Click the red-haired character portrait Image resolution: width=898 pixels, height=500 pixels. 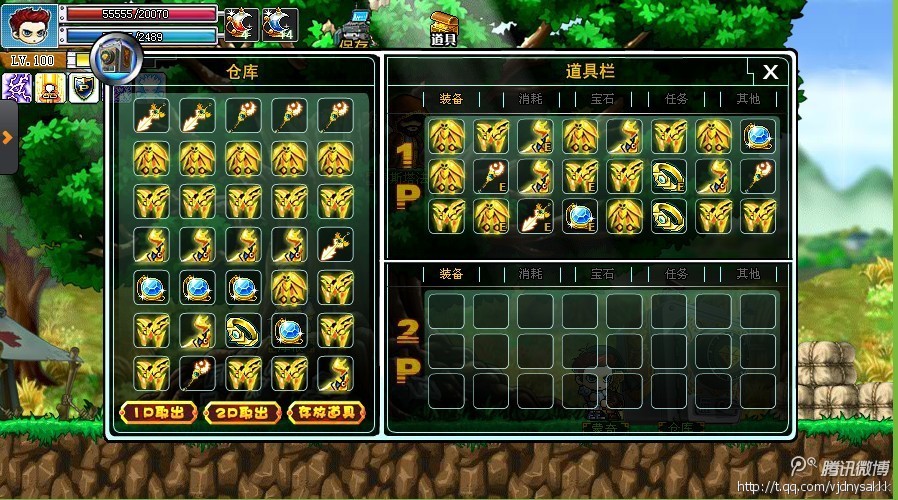pyautogui.click(x=28, y=24)
